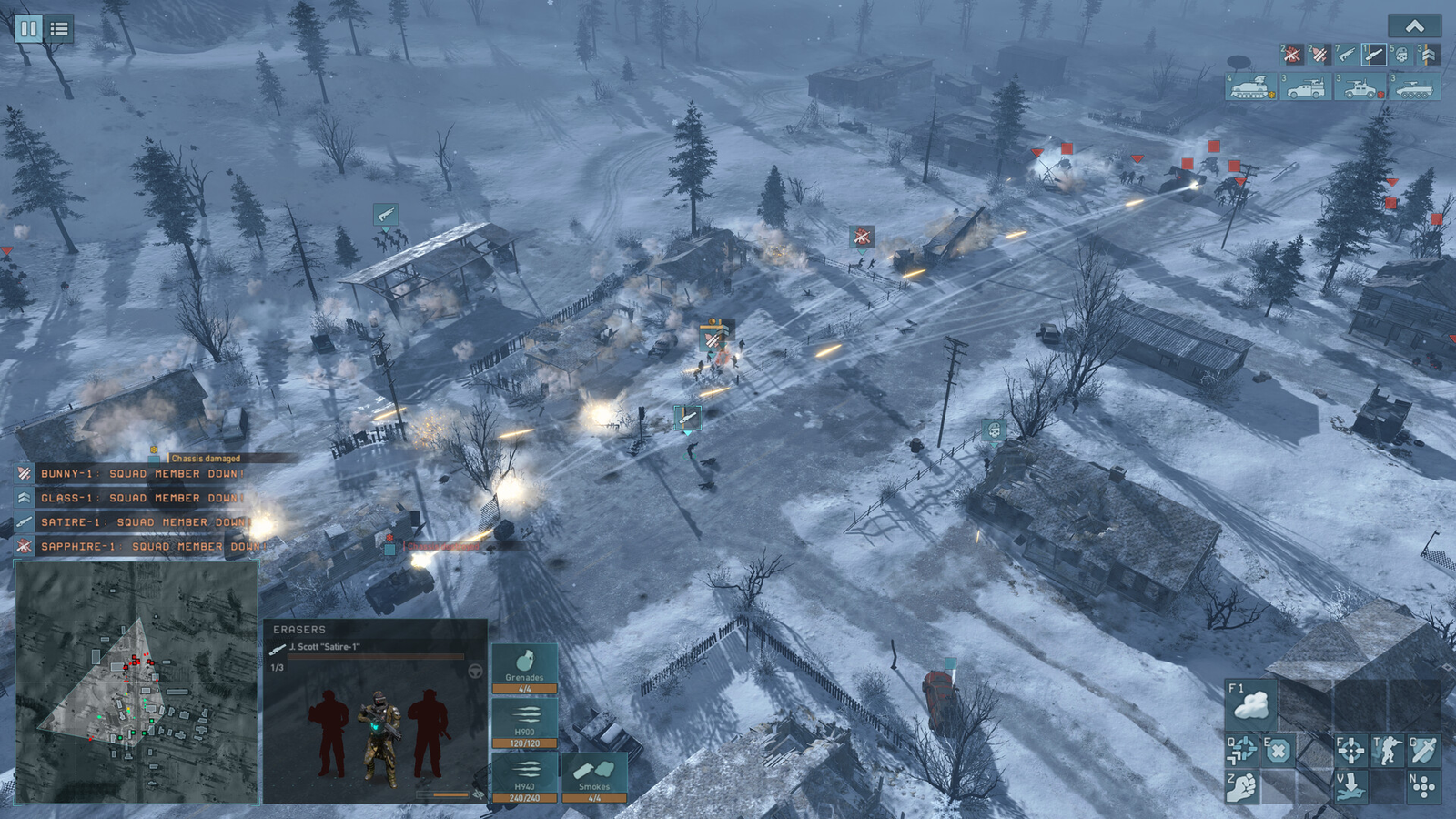Select the shotgun squad icon
The height and width of the screenshot is (819, 1456).
1345,55
